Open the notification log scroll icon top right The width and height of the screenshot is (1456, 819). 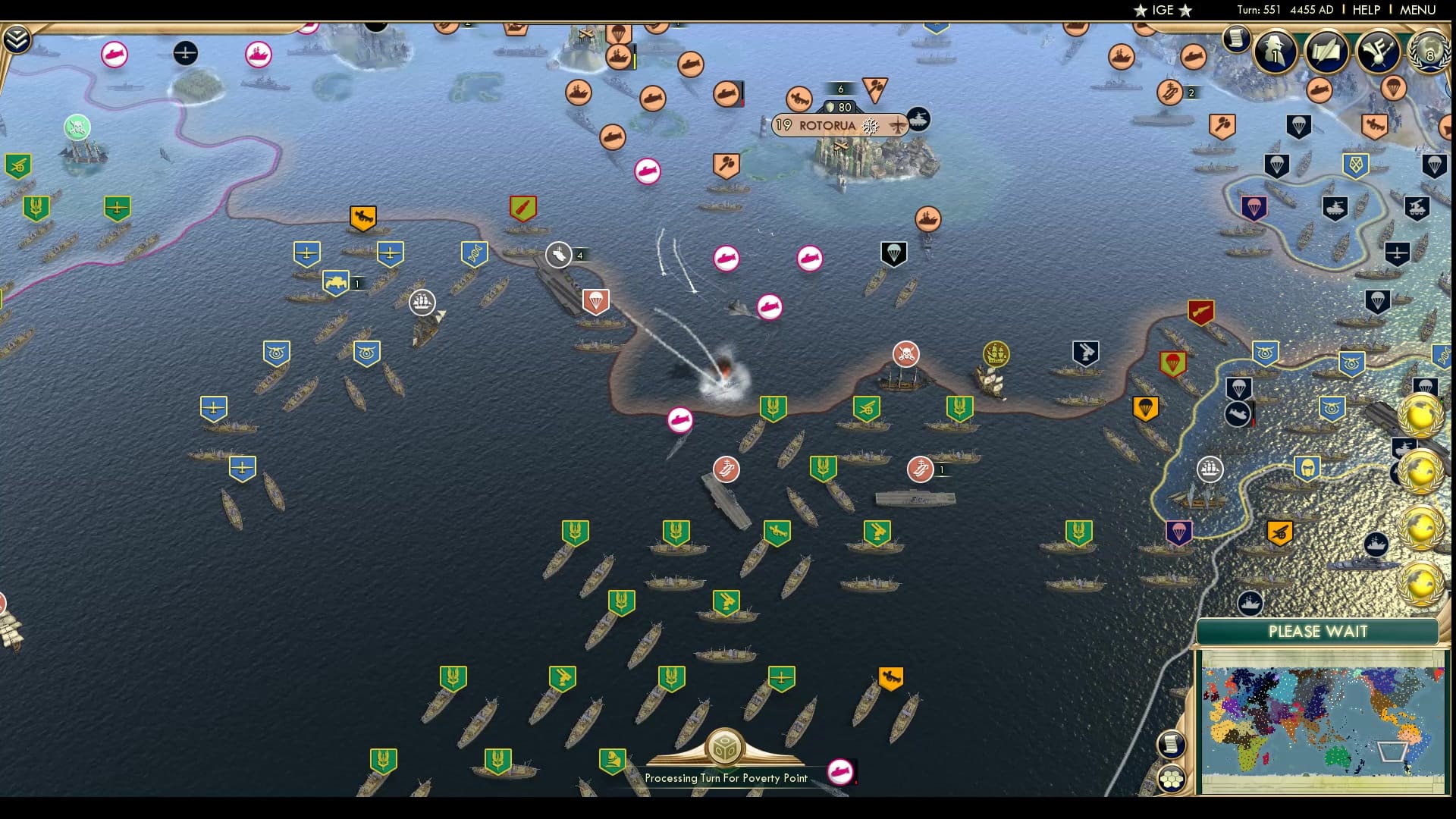click(1238, 38)
